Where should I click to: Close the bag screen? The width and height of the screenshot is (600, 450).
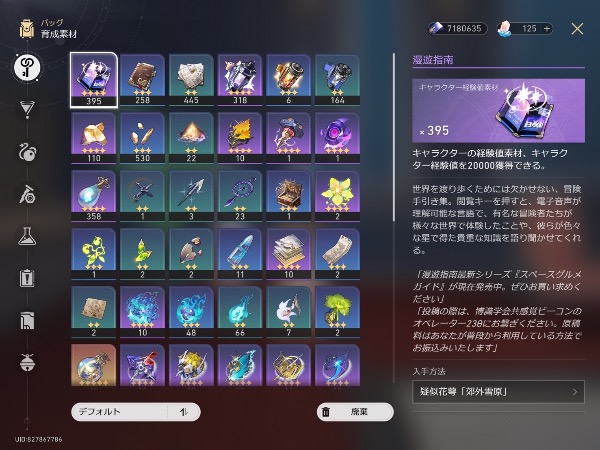576,29
